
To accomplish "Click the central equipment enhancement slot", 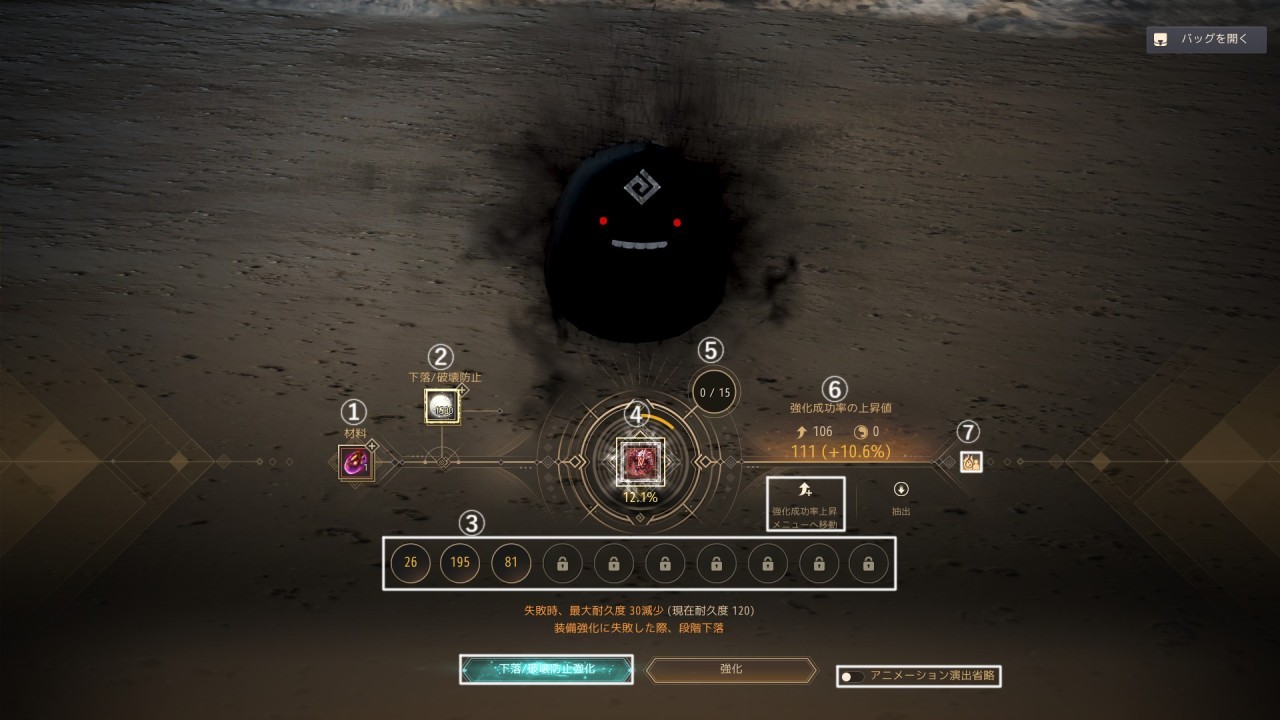I will click(639, 461).
